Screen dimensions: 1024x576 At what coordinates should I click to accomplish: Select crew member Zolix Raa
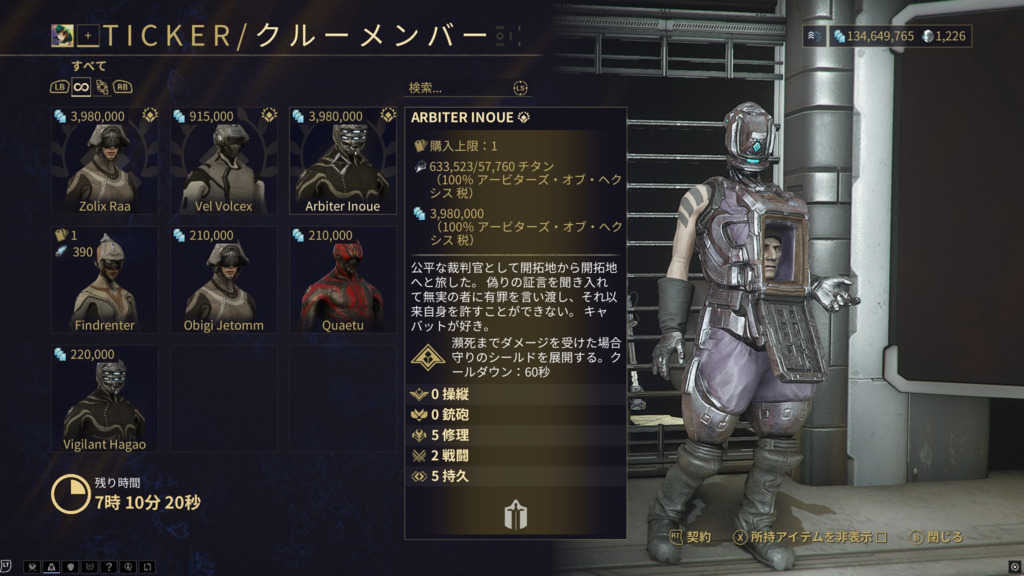[104, 161]
